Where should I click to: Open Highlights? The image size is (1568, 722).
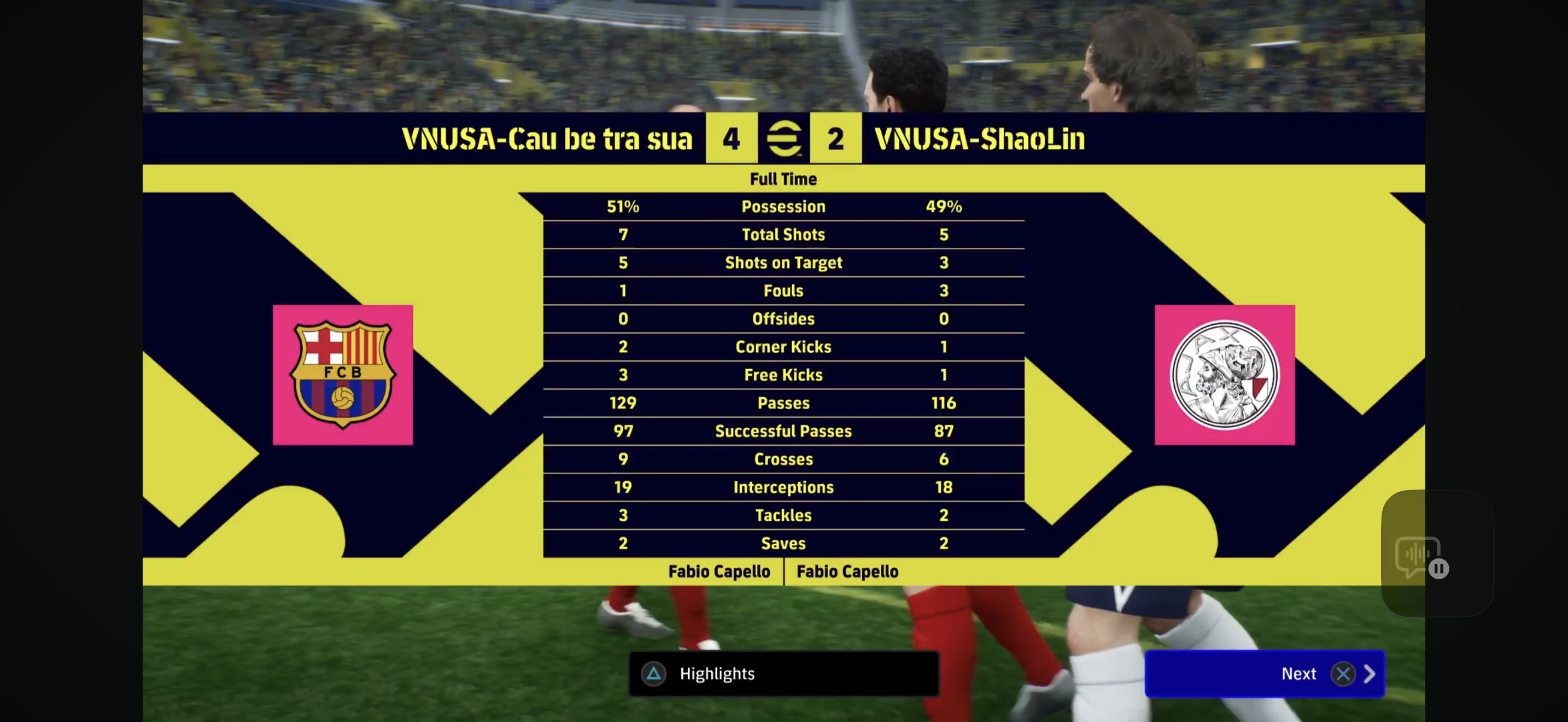(717, 674)
